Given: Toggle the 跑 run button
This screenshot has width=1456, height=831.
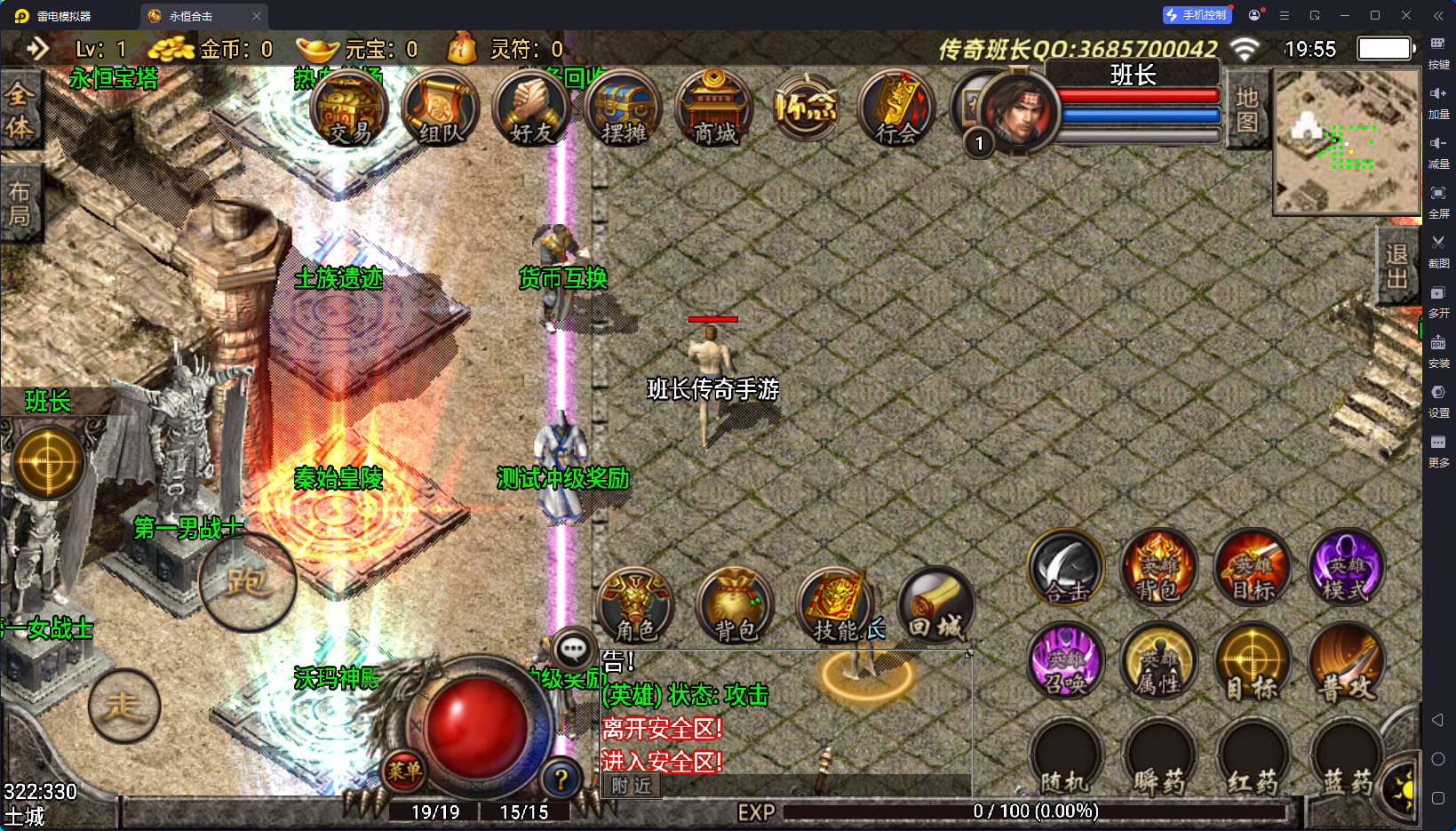Looking at the screenshot, I should tap(247, 582).
